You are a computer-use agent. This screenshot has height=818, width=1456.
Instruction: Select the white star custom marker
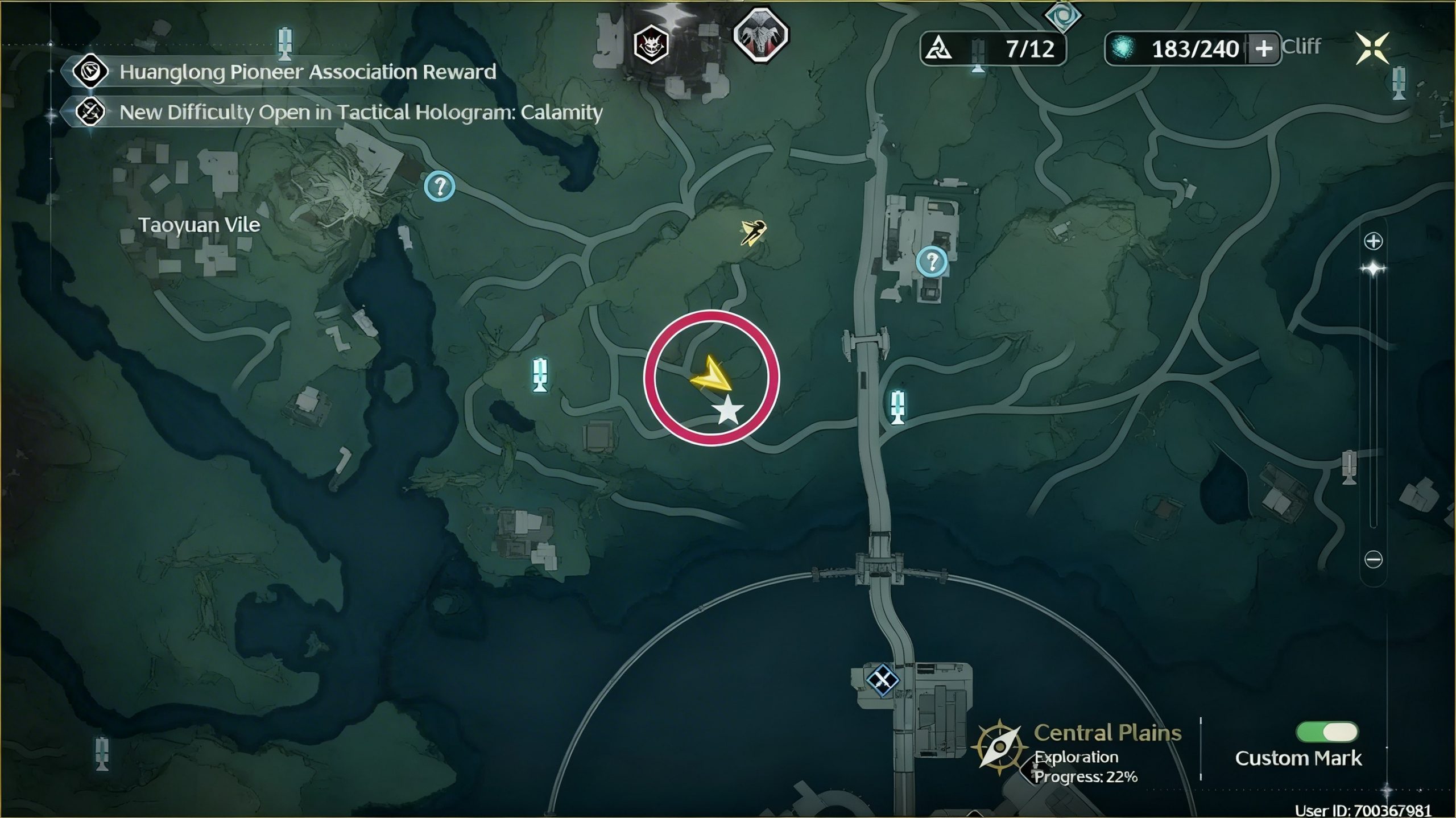727,411
